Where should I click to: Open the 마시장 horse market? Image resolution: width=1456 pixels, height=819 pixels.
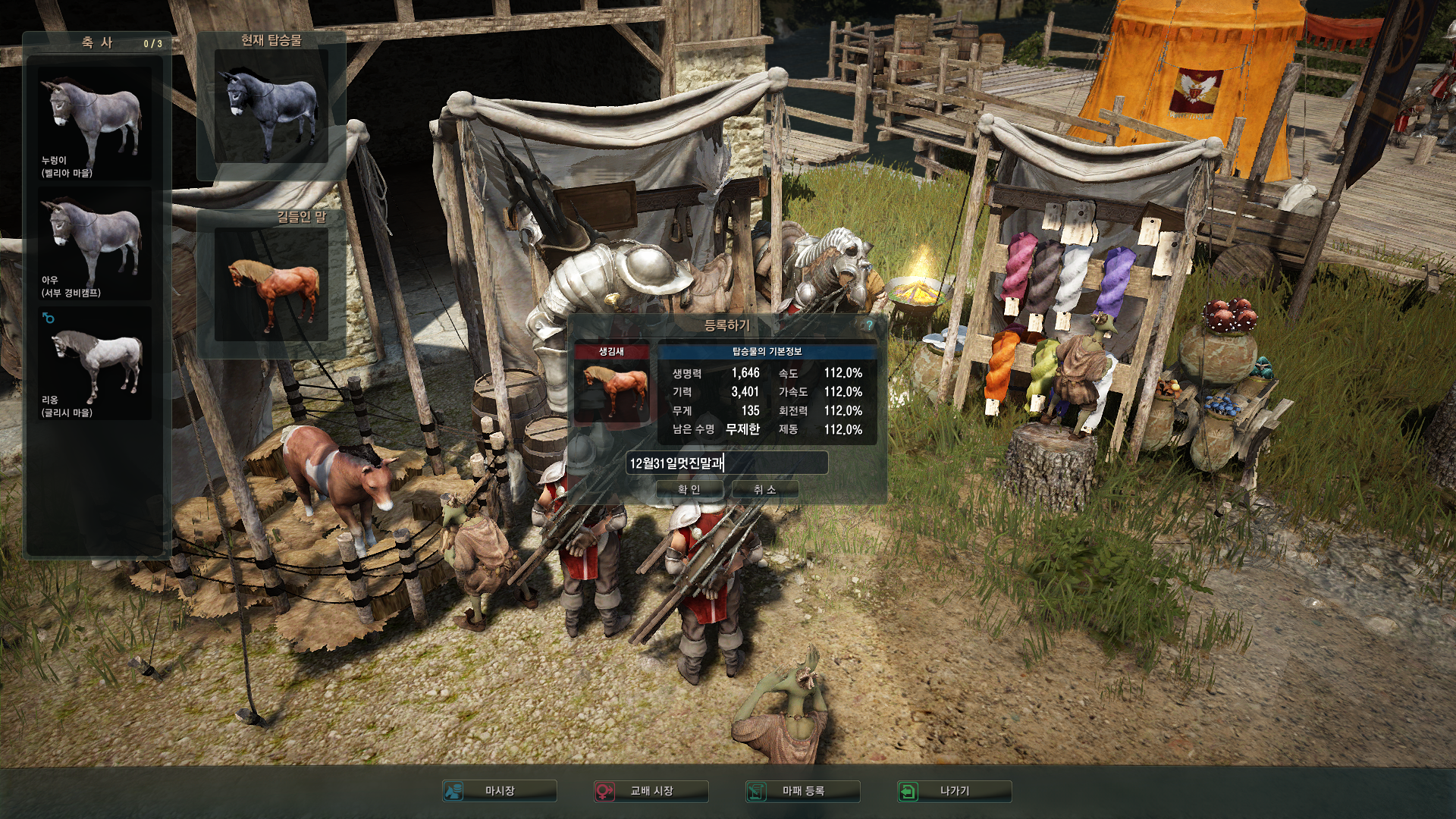click(500, 791)
